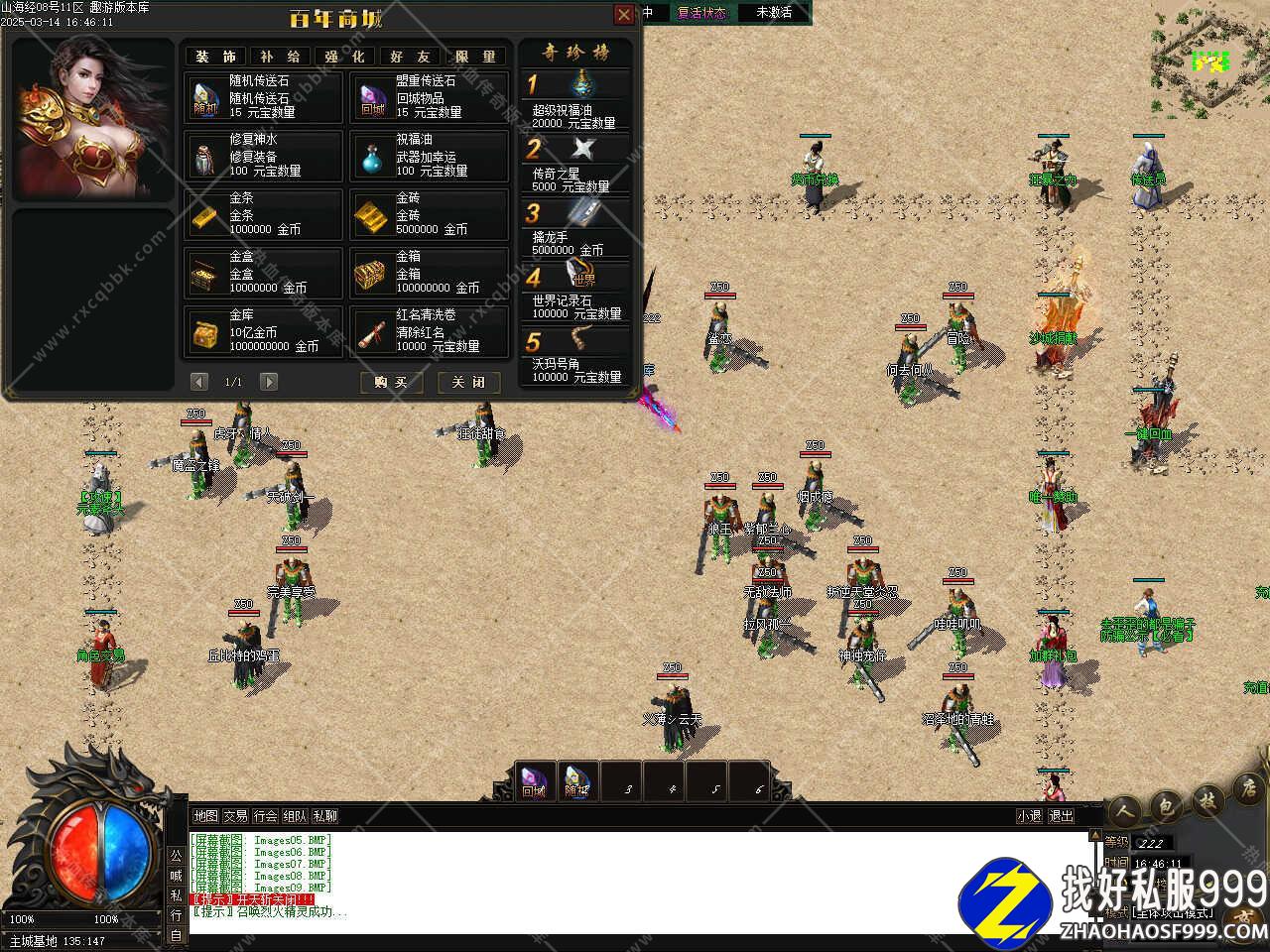Pick the 祝福油 blessing oil item

tap(429, 156)
